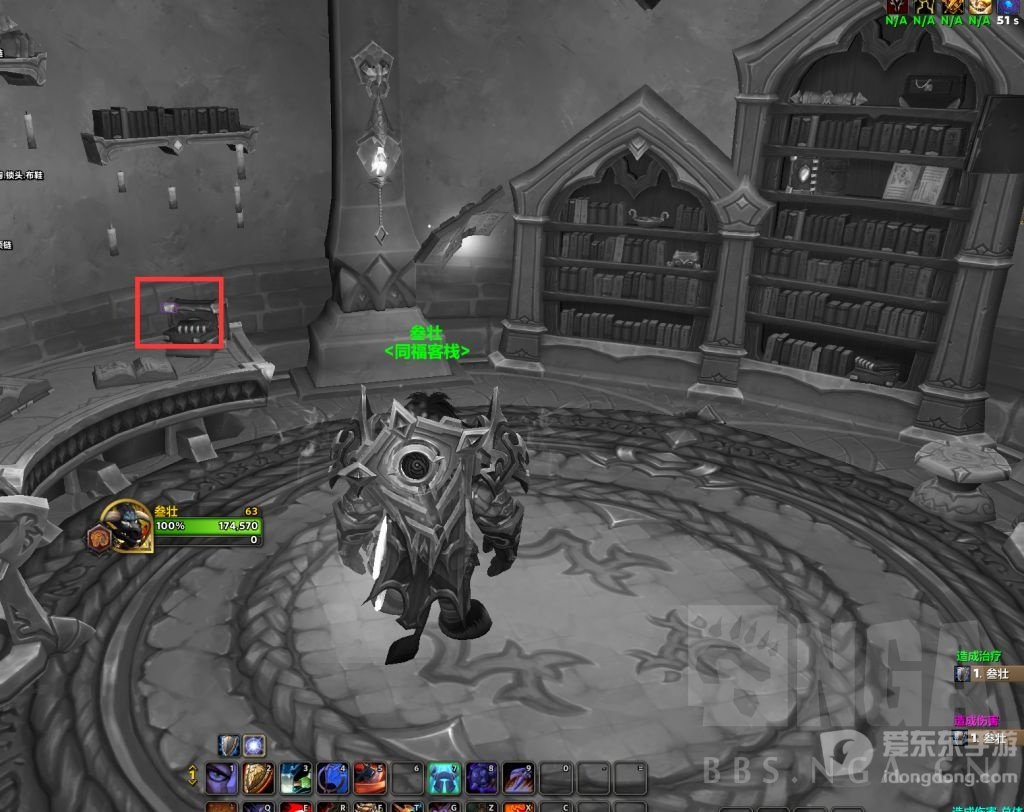Change the action bar page with the yellow arrows

coord(192,775)
